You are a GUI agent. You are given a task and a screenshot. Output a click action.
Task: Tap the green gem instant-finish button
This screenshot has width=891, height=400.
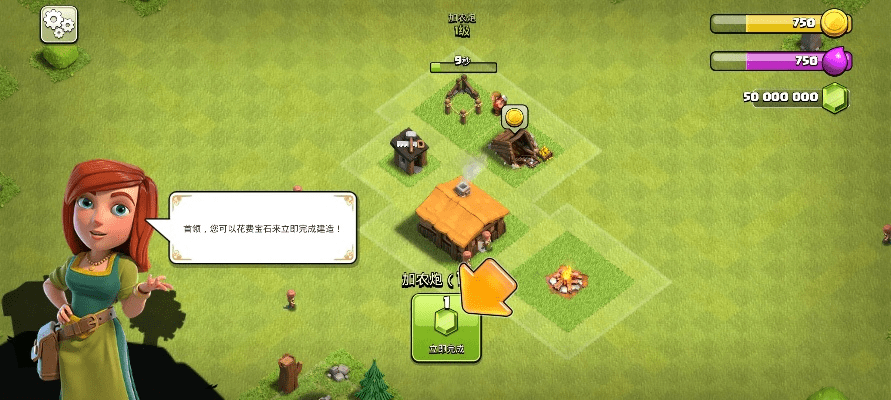(446, 327)
